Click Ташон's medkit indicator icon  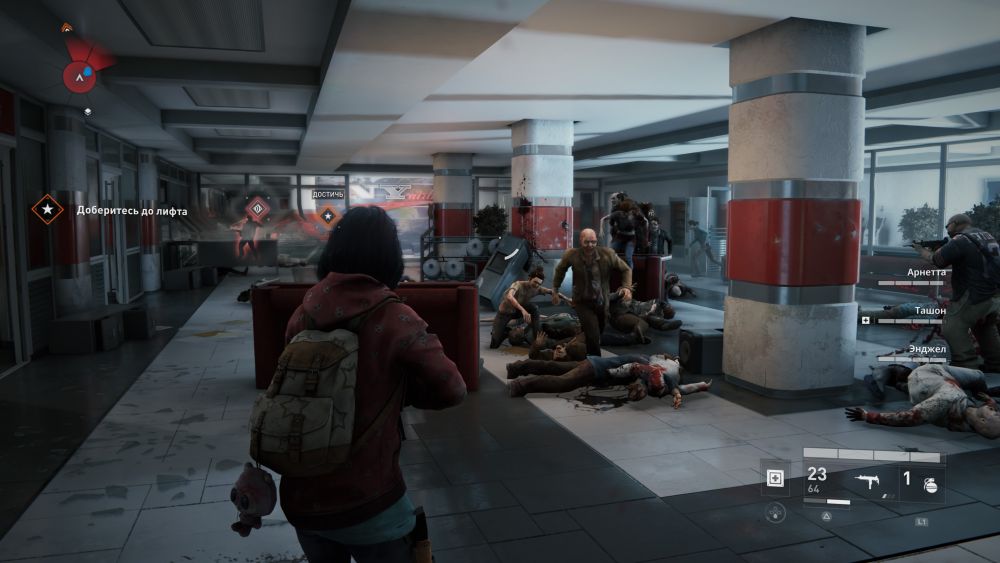click(866, 320)
